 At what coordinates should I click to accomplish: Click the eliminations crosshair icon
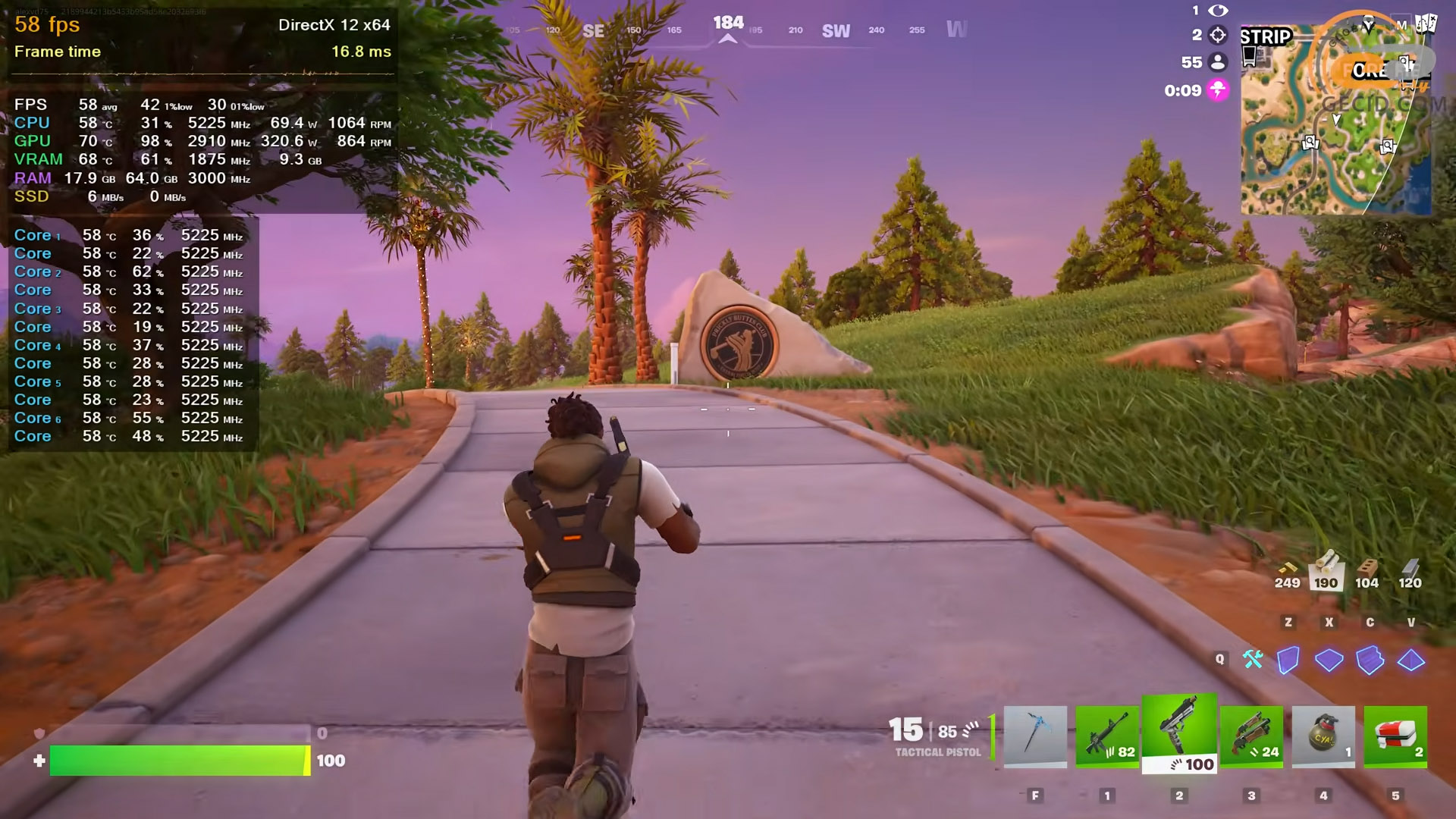(1218, 35)
